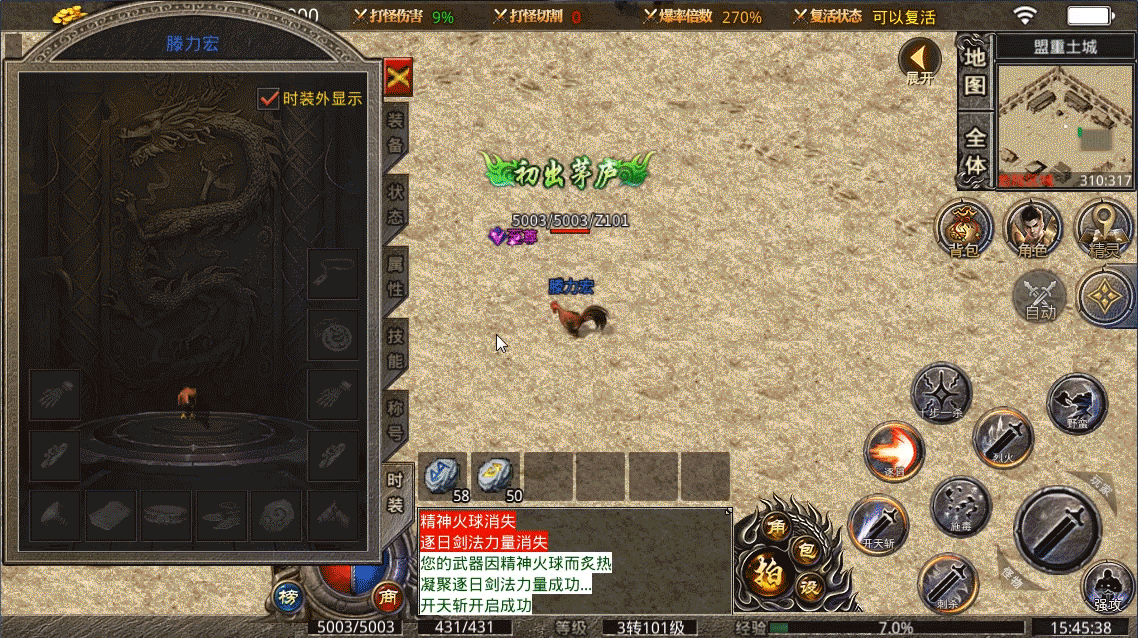Toggle 自动 auto-combat button

pyautogui.click(x=1040, y=296)
